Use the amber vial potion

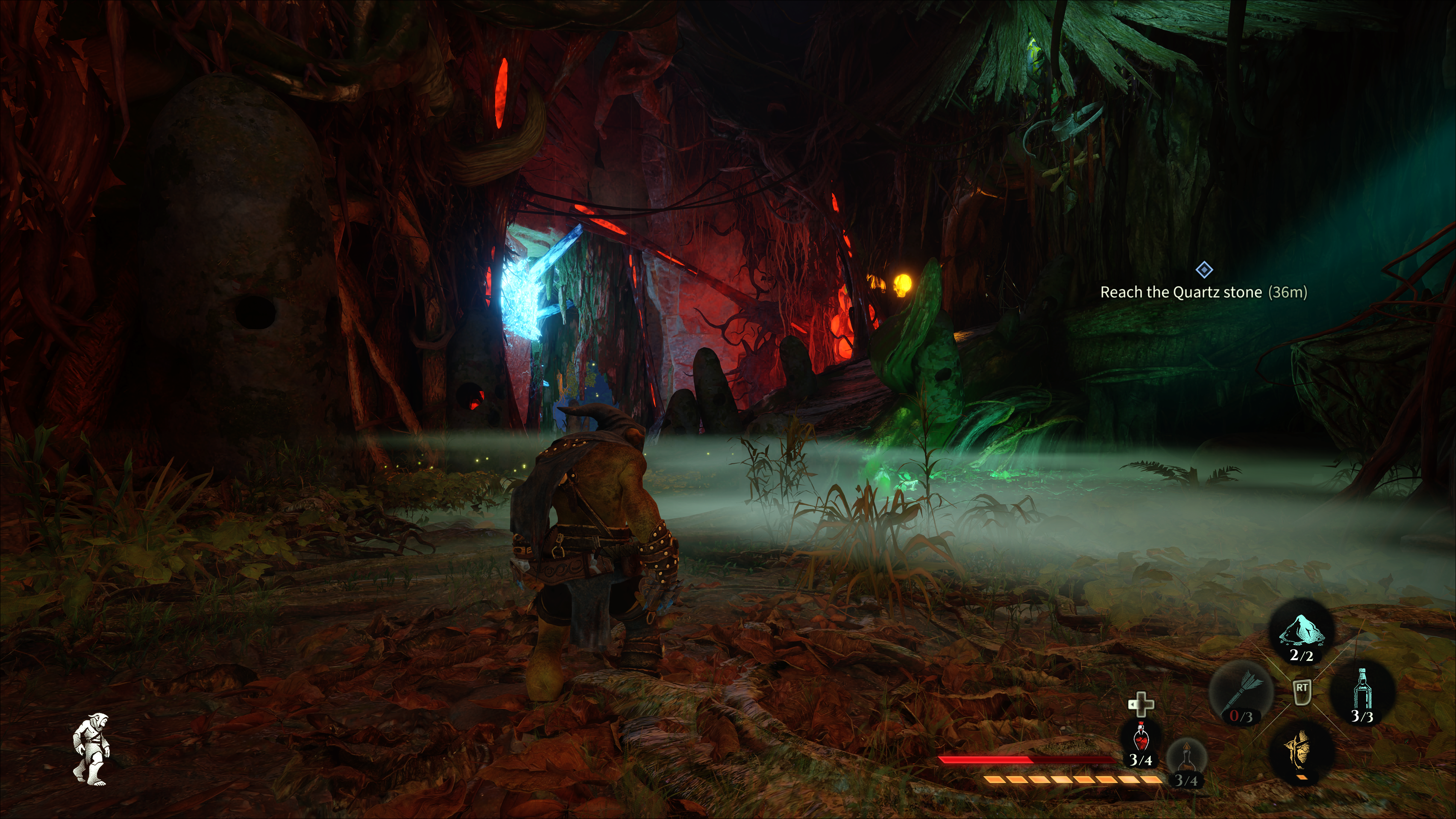pos(1186,758)
